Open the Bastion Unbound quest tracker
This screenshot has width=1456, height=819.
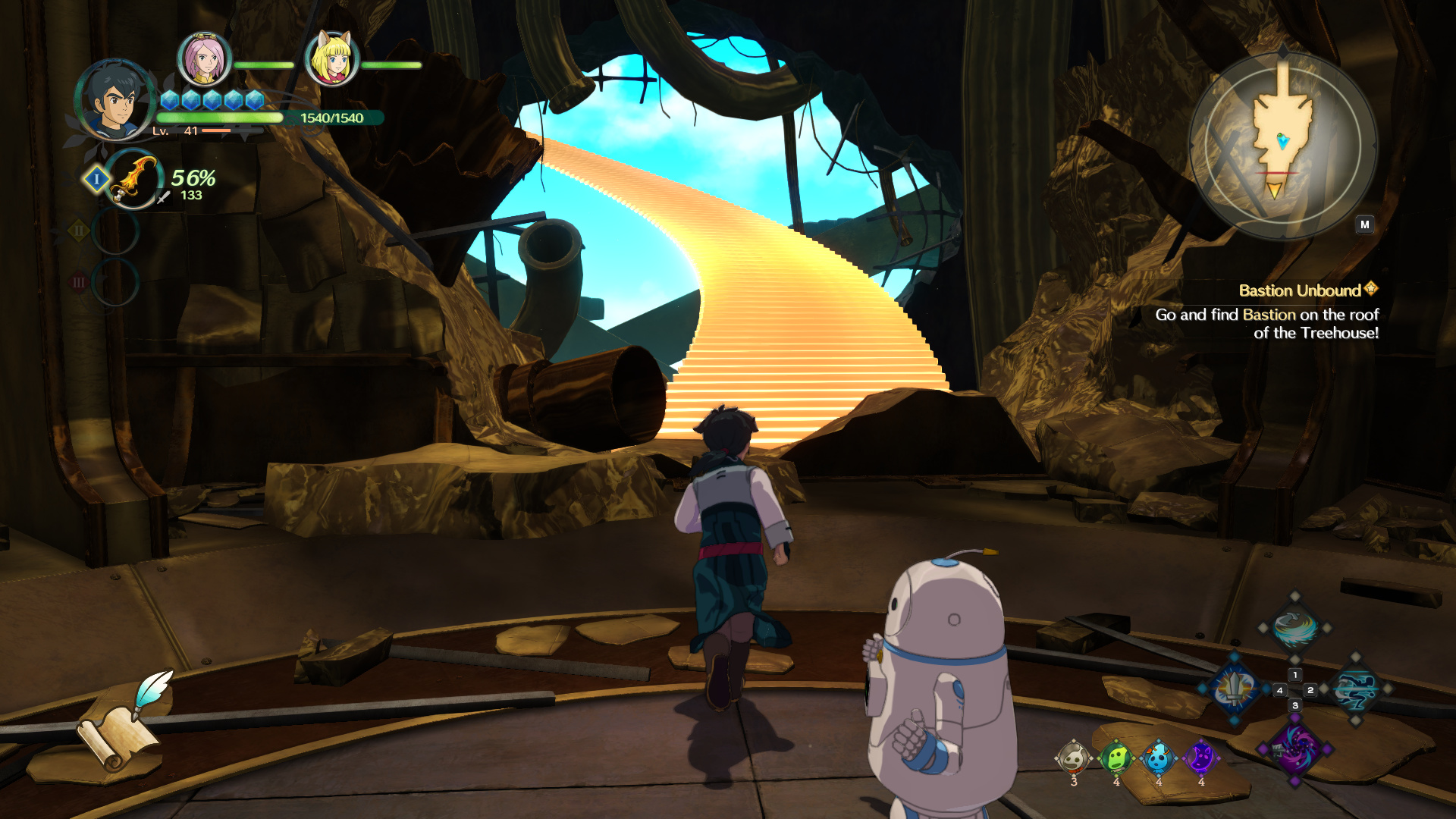[x=1300, y=291]
